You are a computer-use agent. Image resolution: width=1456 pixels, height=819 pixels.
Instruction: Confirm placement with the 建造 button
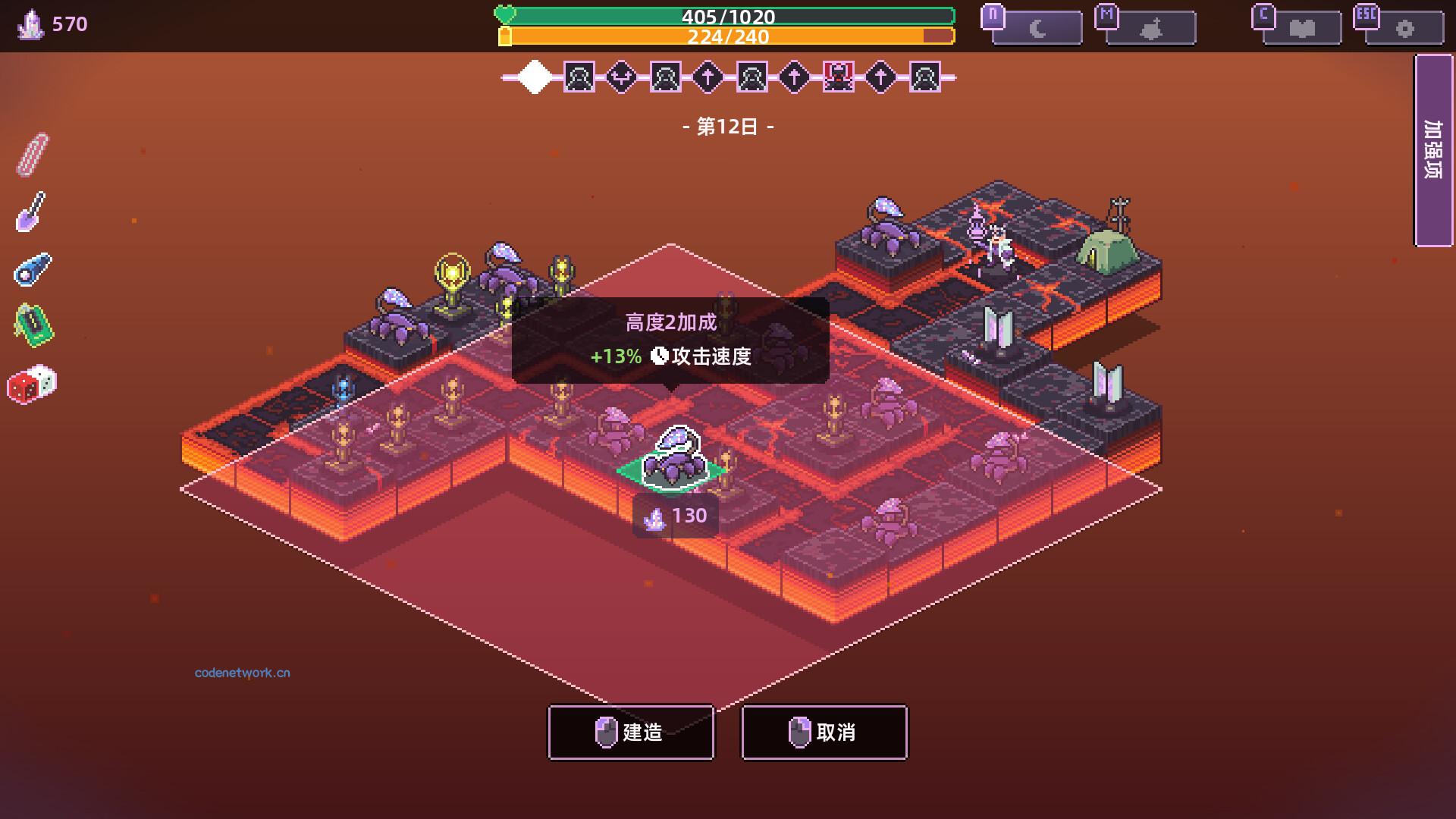(x=630, y=732)
